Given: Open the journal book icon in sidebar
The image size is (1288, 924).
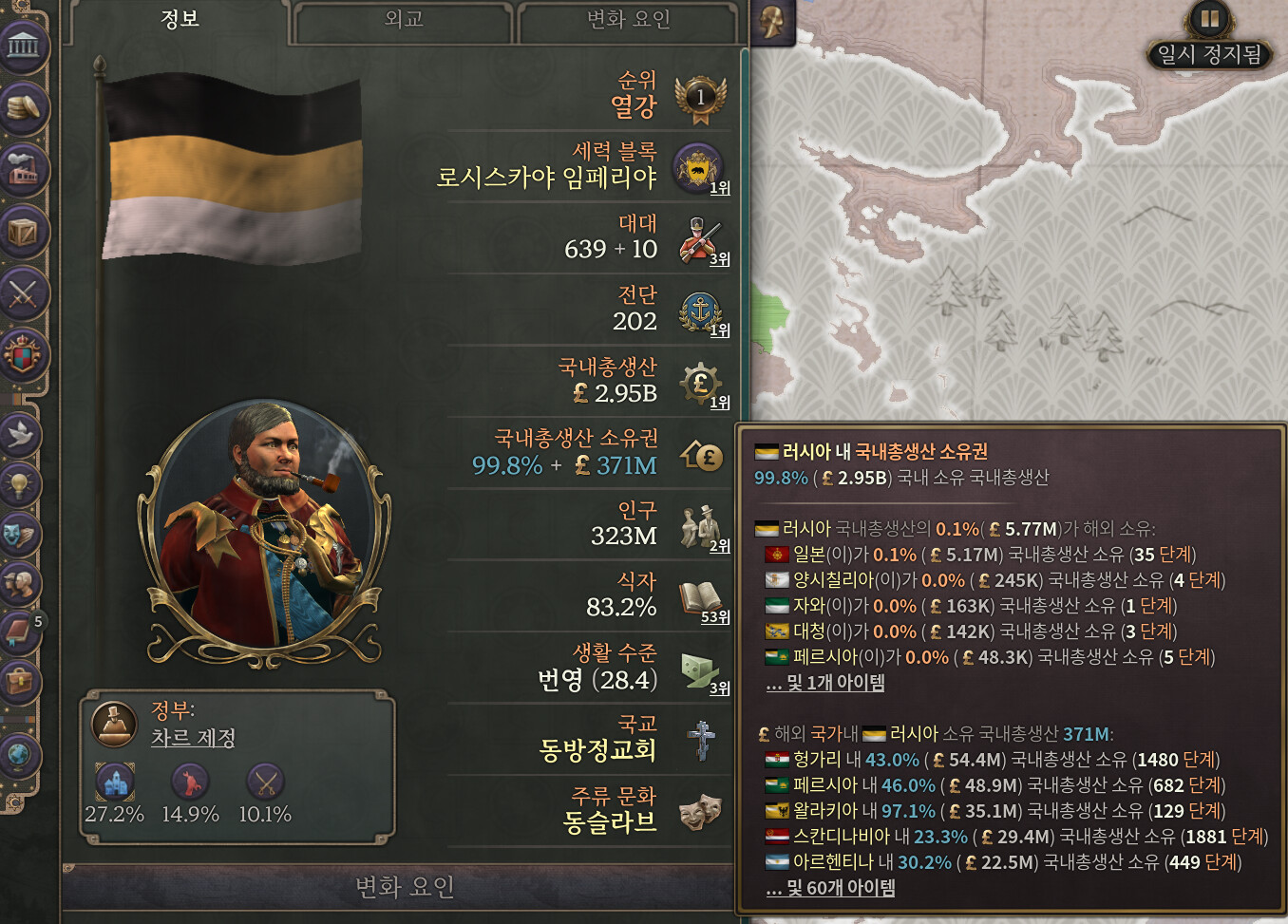Looking at the screenshot, I should click(x=20, y=632).
